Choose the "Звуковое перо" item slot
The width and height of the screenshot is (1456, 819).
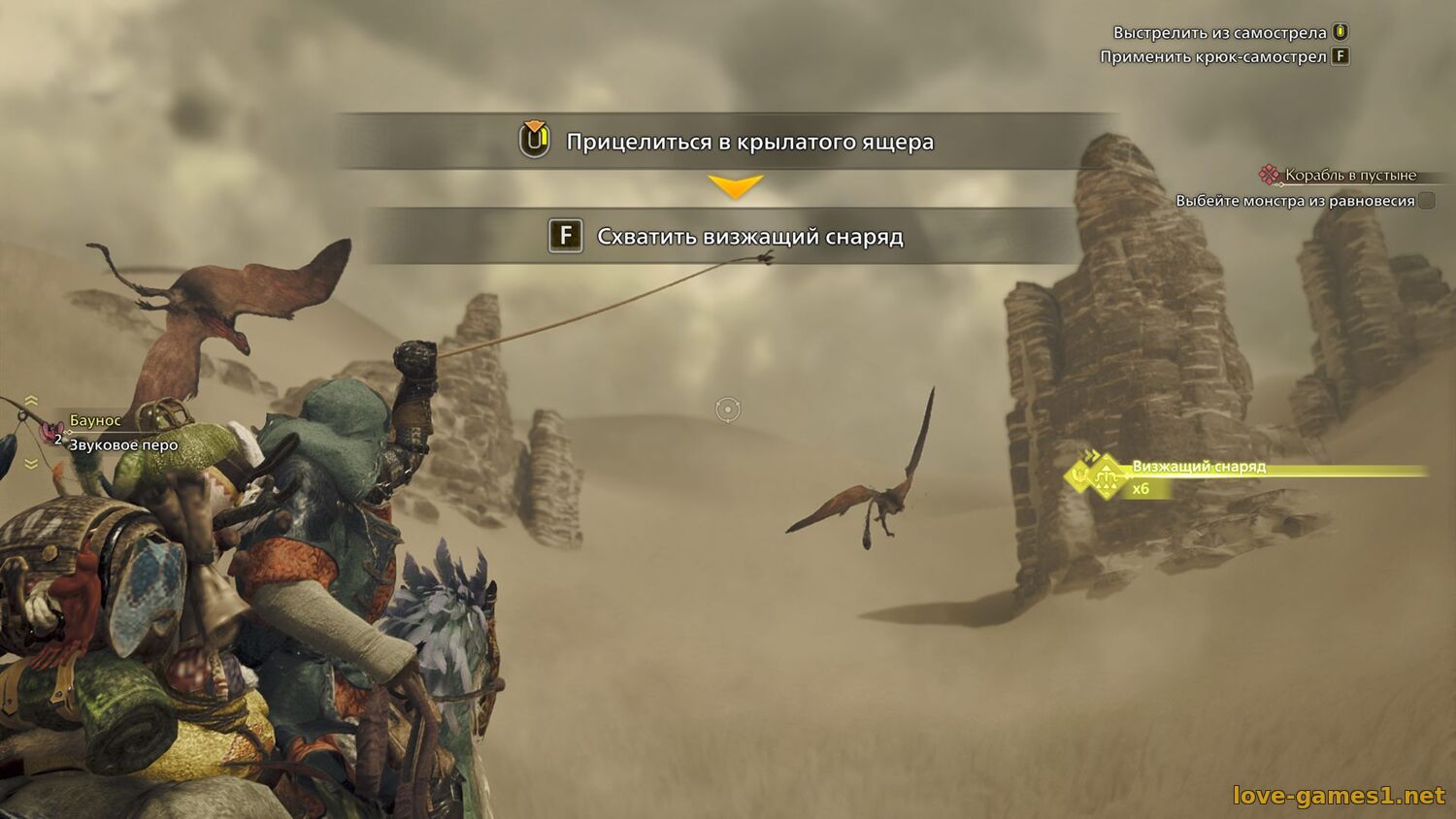pyautogui.click(x=122, y=445)
